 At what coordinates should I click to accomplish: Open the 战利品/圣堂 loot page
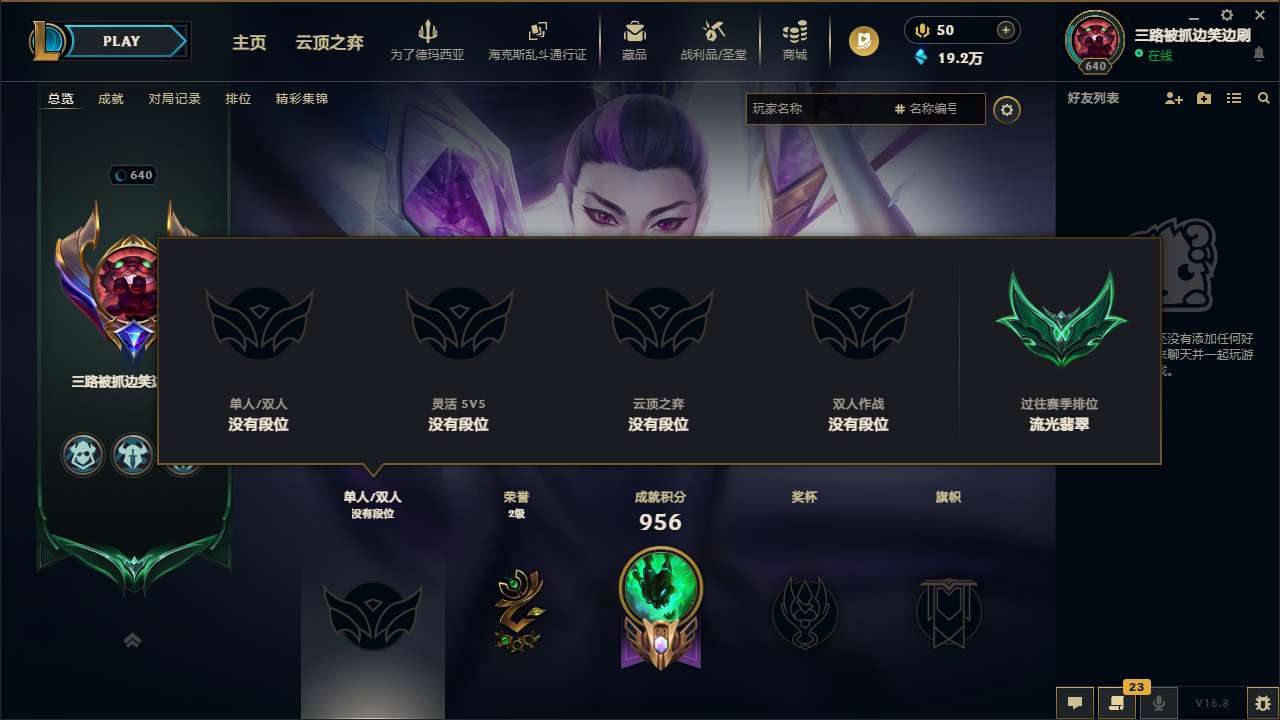point(712,40)
